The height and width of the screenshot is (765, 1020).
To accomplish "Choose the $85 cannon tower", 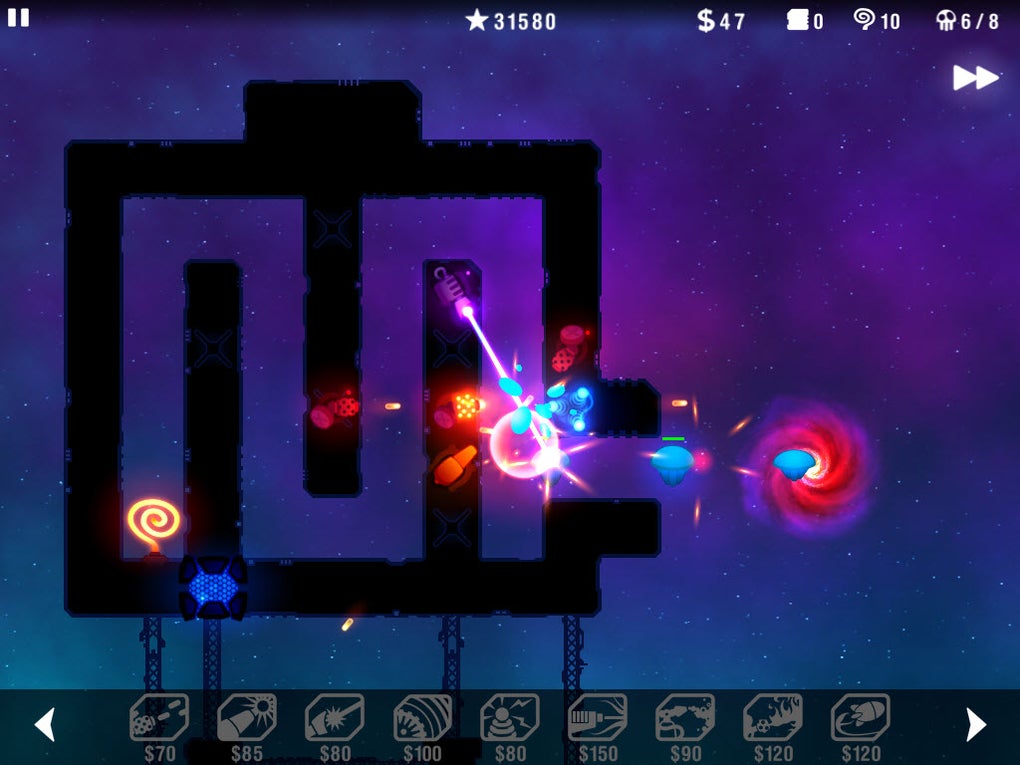I will pyautogui.click(x=247, y=718).
